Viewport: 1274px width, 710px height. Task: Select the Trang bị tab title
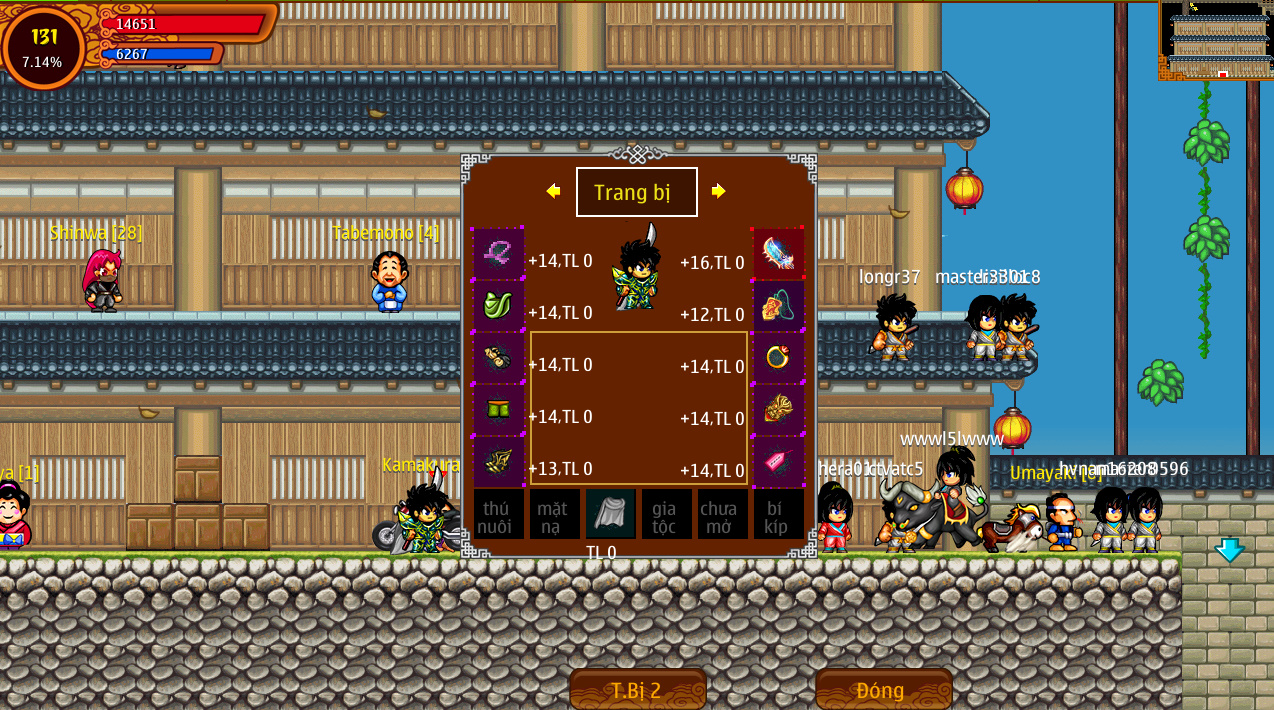[x=636, y=192]
